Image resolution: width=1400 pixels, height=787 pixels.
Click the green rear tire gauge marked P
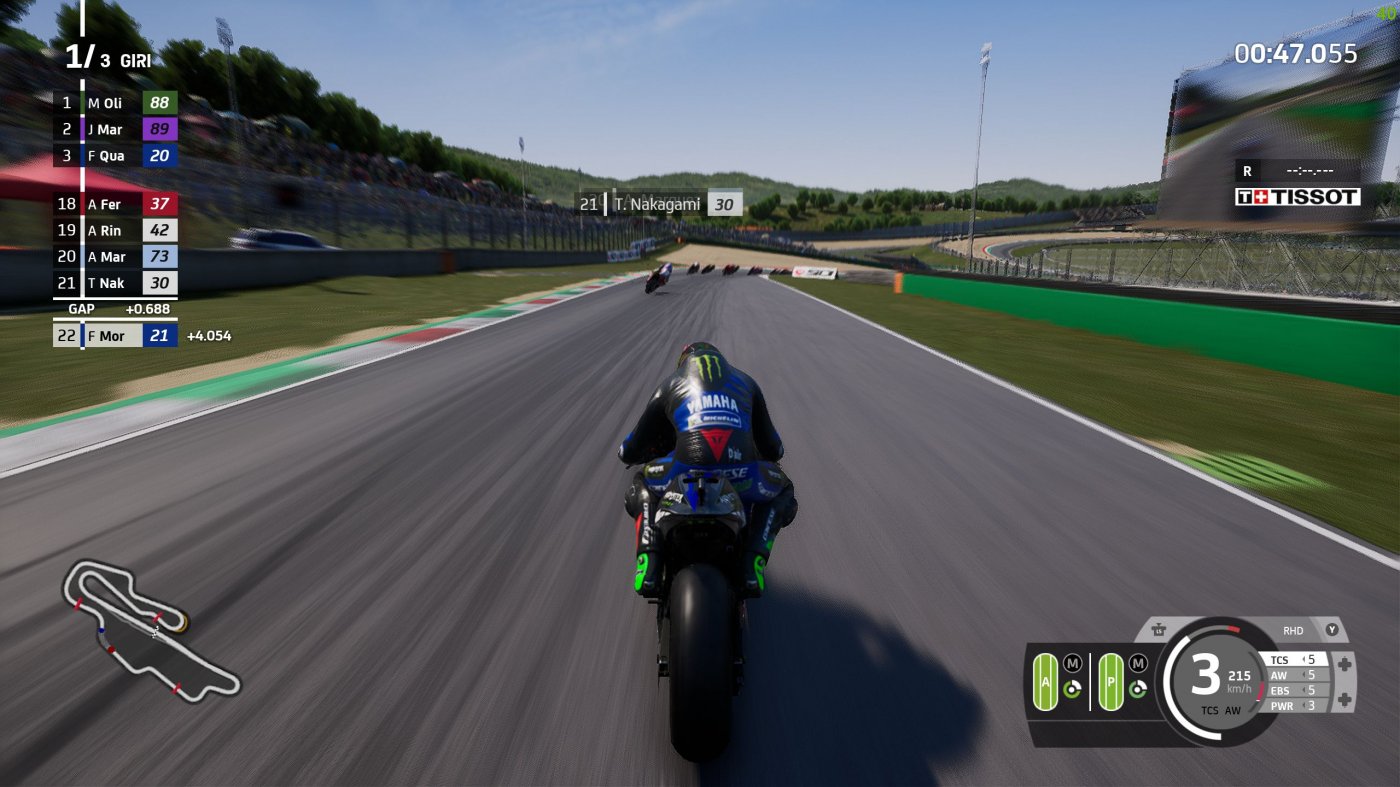1111,683
